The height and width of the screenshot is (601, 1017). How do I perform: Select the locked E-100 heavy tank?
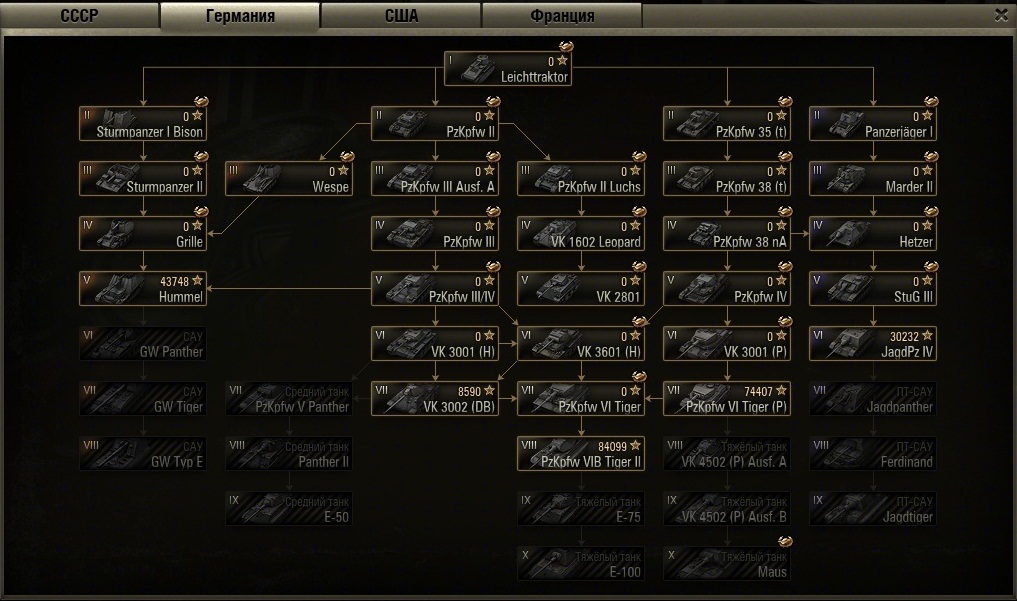click(581, 563)
